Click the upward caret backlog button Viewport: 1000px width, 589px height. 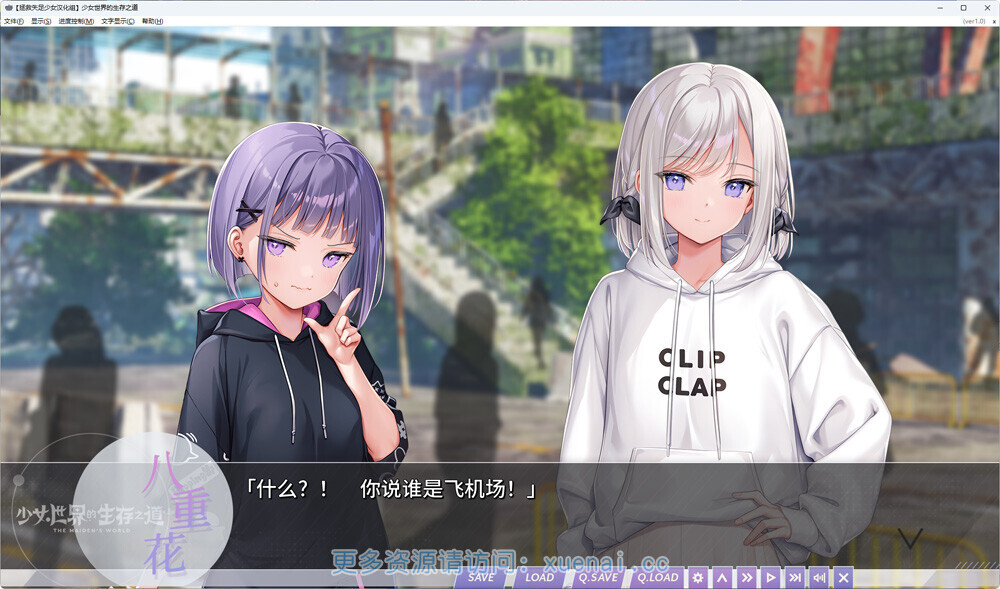722,577
